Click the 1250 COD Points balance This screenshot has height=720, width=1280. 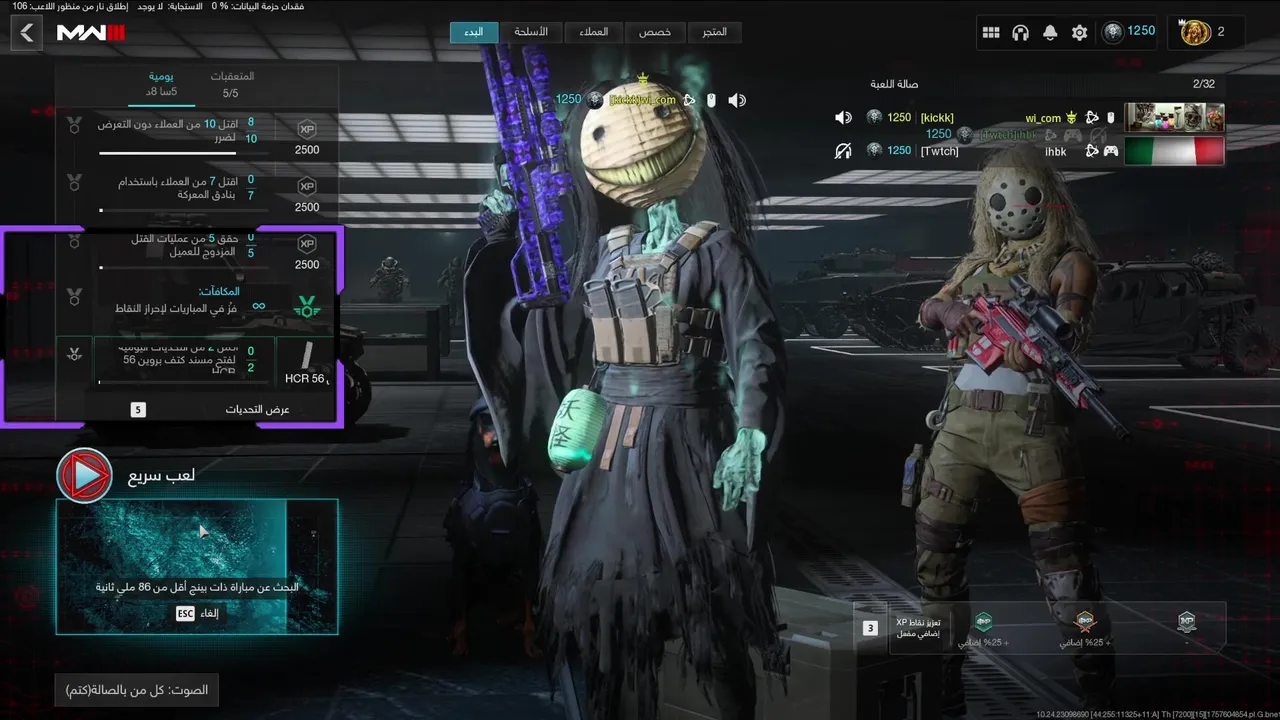[1130, 32]
